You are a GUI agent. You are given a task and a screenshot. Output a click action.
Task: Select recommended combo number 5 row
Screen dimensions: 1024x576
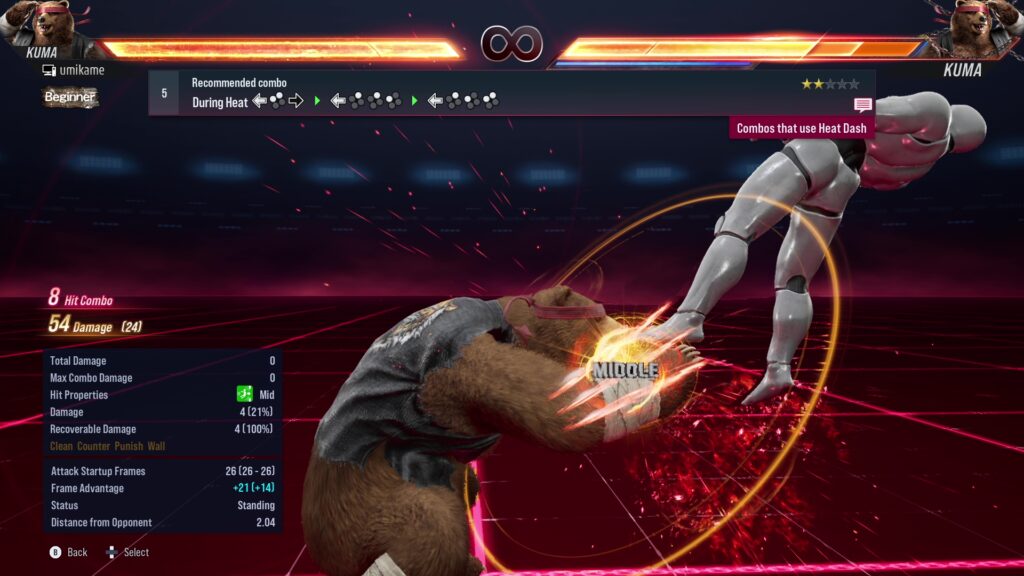click(x=510, y=92)
